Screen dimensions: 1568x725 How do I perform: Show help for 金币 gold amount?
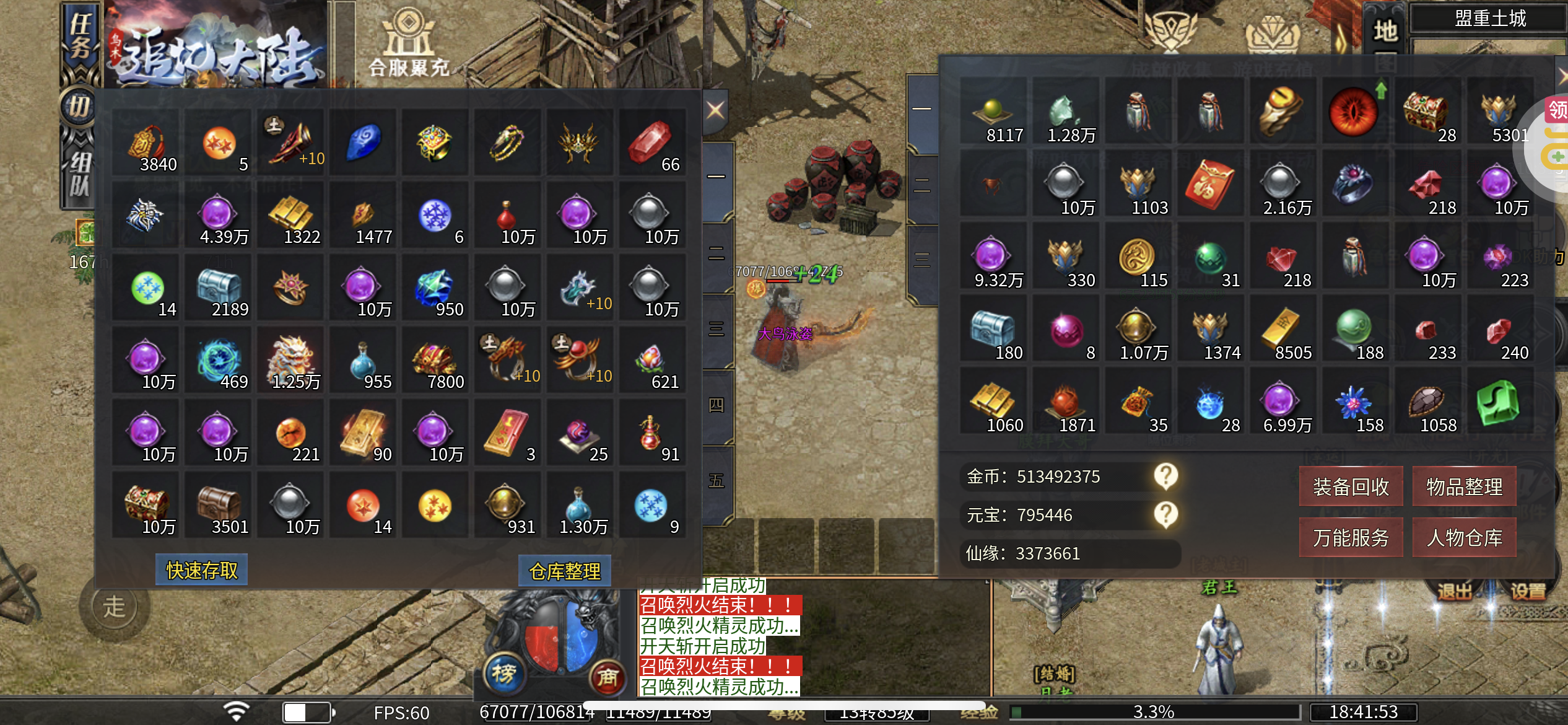(1165, 476)
